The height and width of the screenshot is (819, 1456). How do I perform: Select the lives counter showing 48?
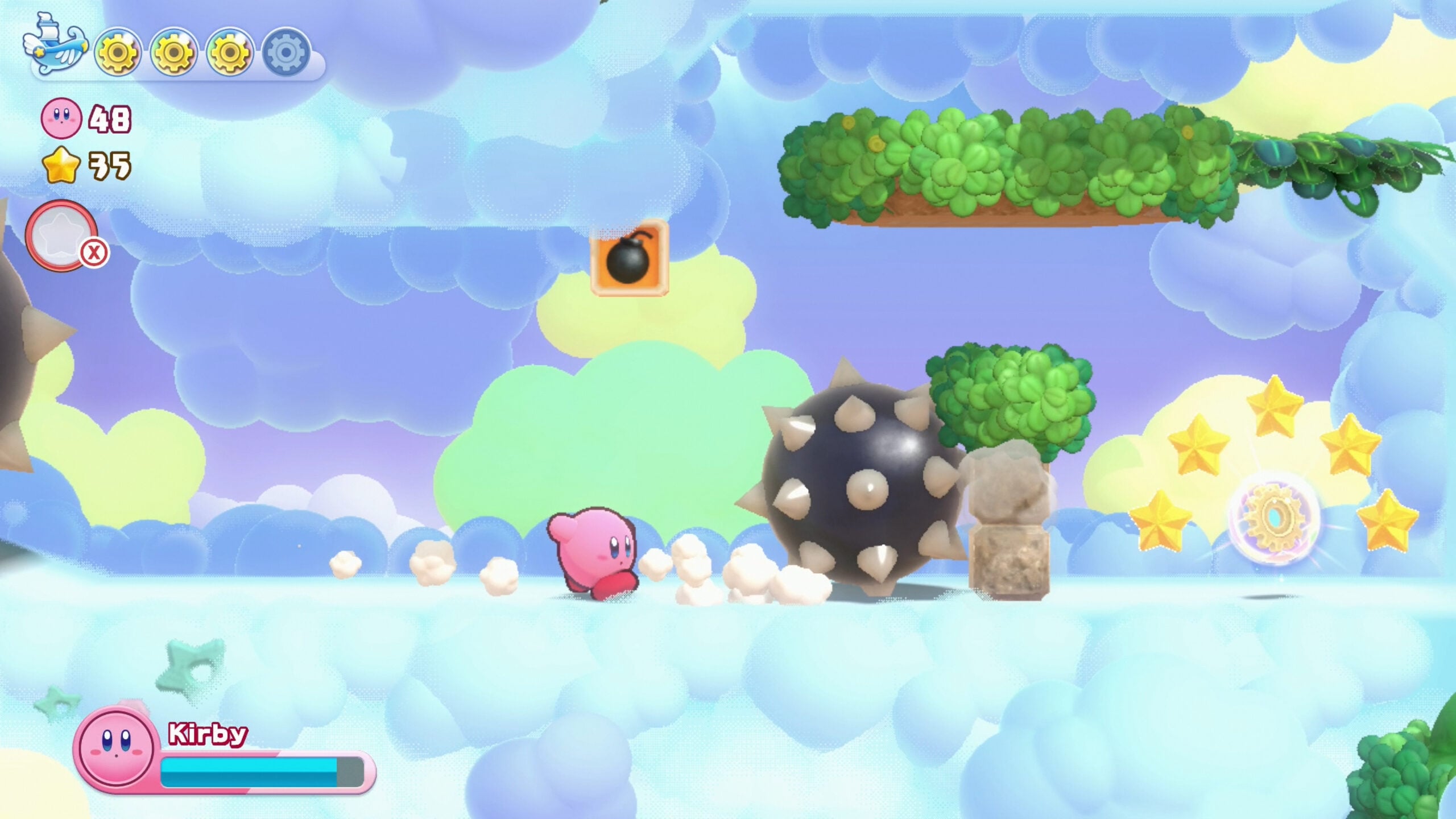click(x=111, y=118)
